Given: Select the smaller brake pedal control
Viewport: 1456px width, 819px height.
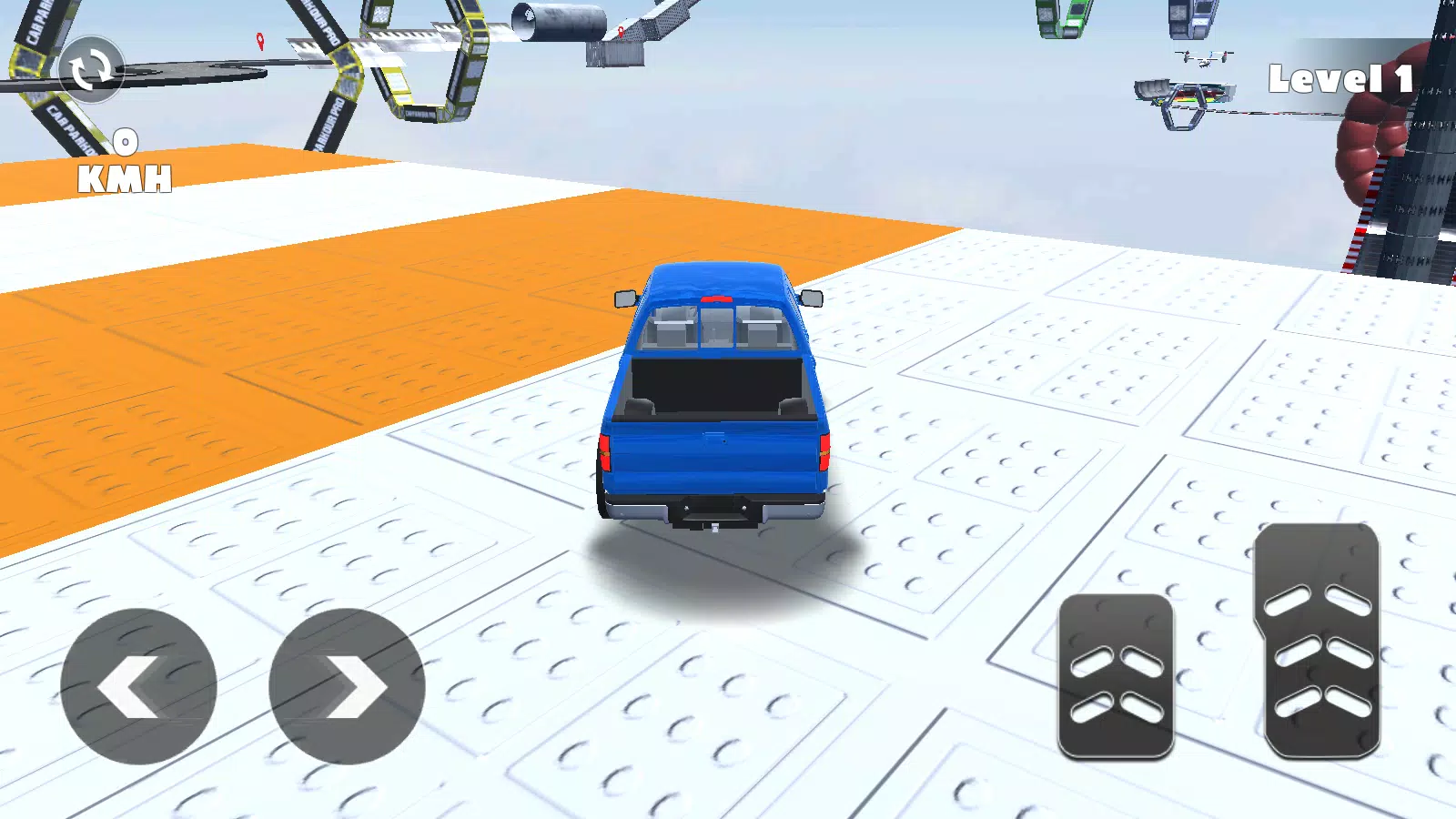Looking at the screenshot, I should [x=1118, y=678].
